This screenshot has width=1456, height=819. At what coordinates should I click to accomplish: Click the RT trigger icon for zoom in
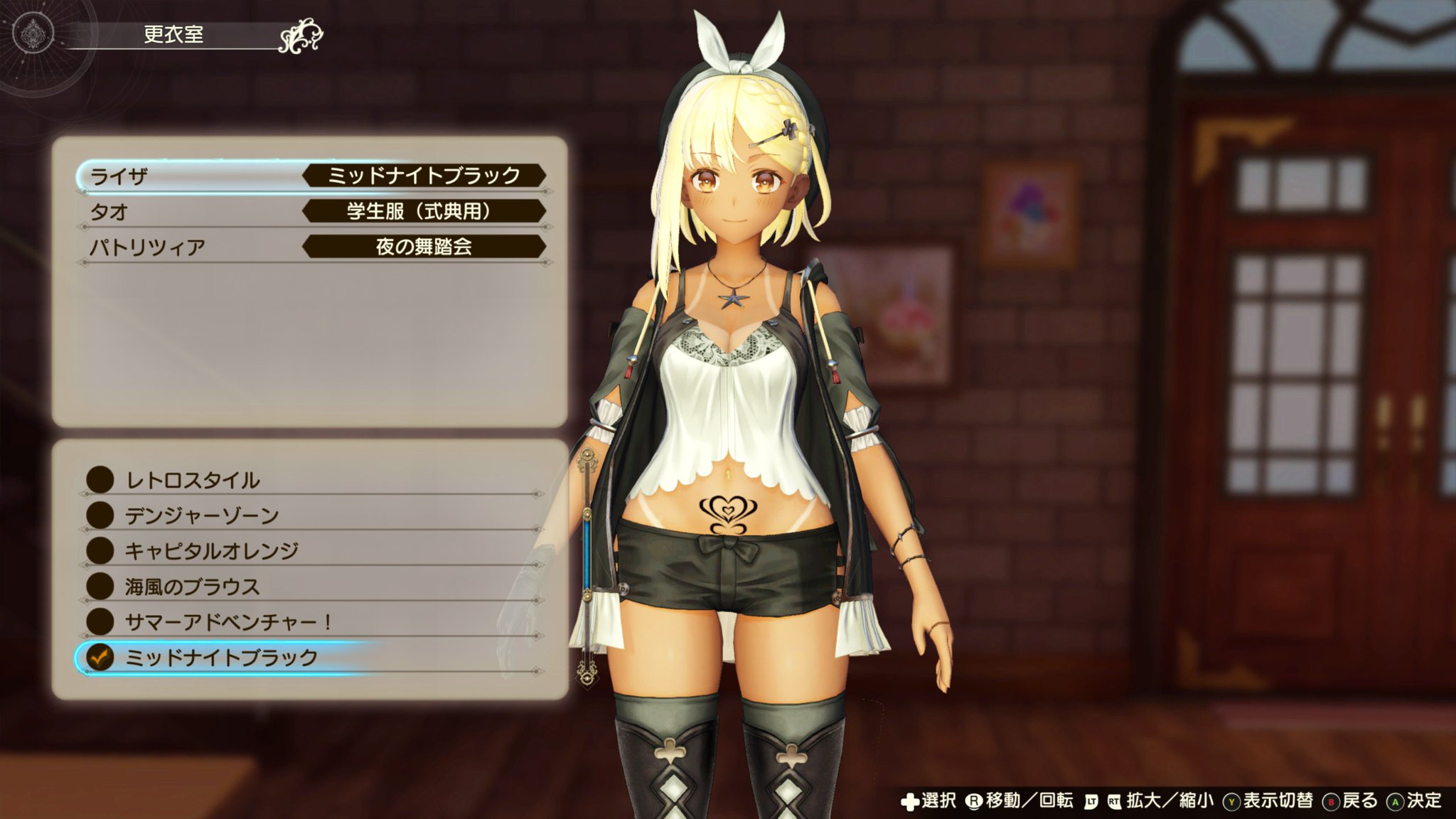[1114, 802]
